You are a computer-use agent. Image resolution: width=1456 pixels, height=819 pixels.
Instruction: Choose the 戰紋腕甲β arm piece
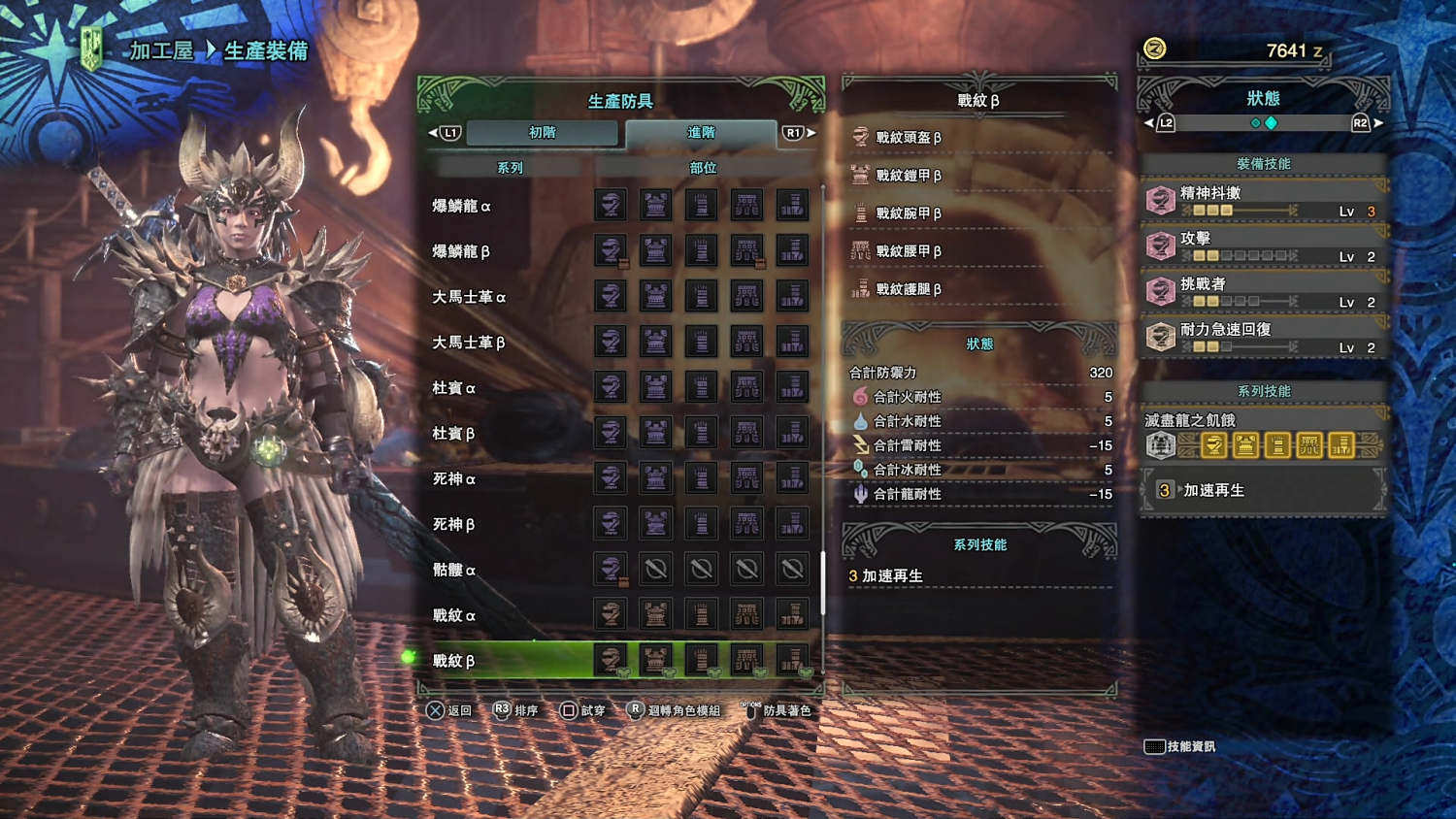tap(909, 213)
